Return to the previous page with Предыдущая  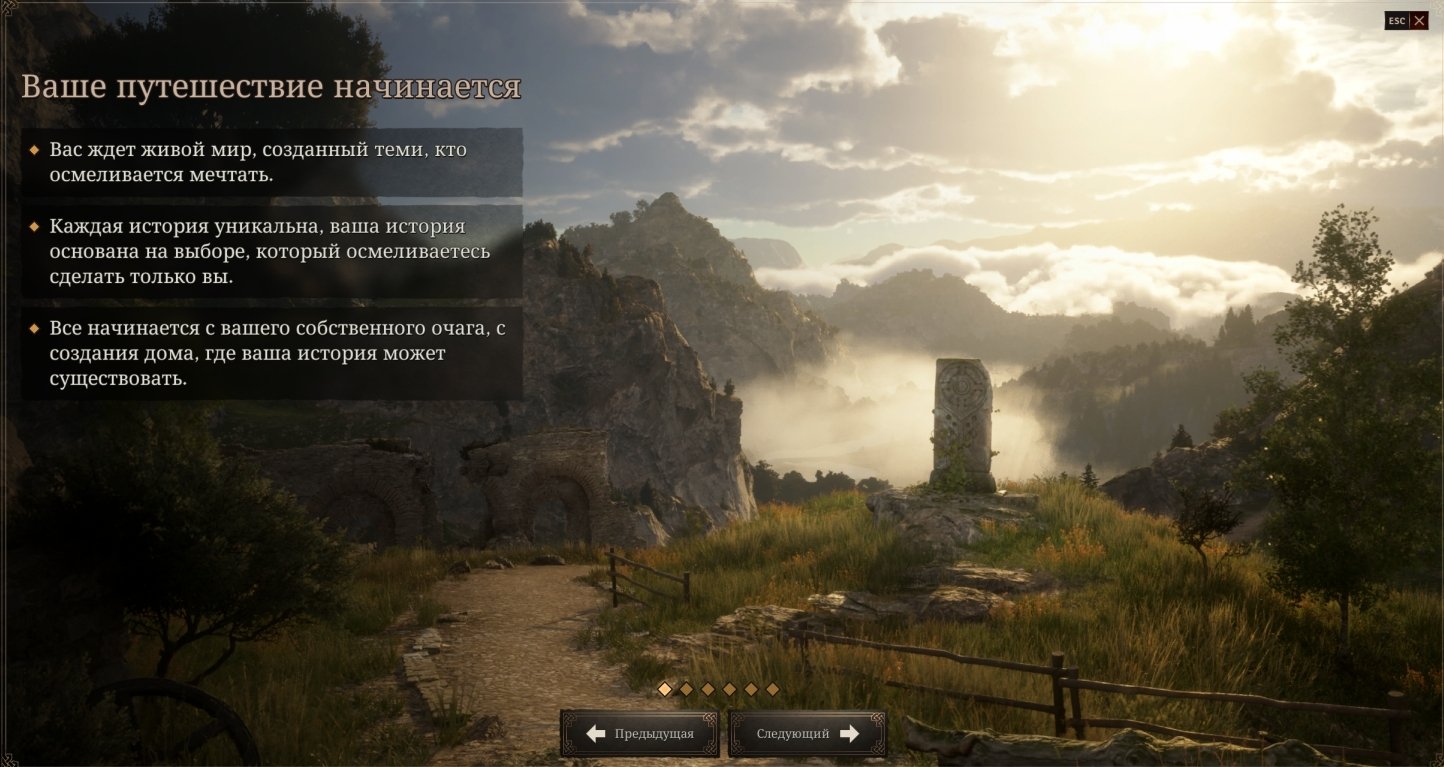[639, 734]
